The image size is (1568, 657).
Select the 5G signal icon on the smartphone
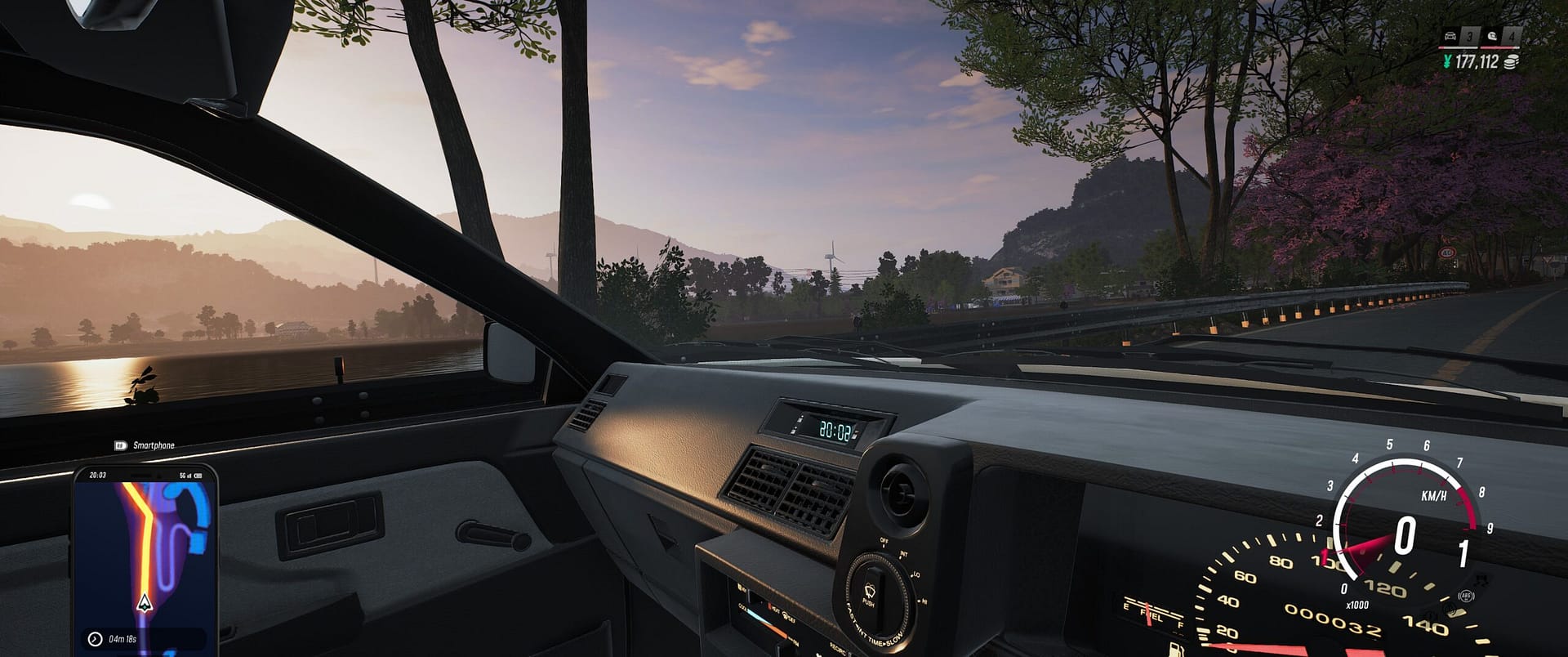[184, 474]
